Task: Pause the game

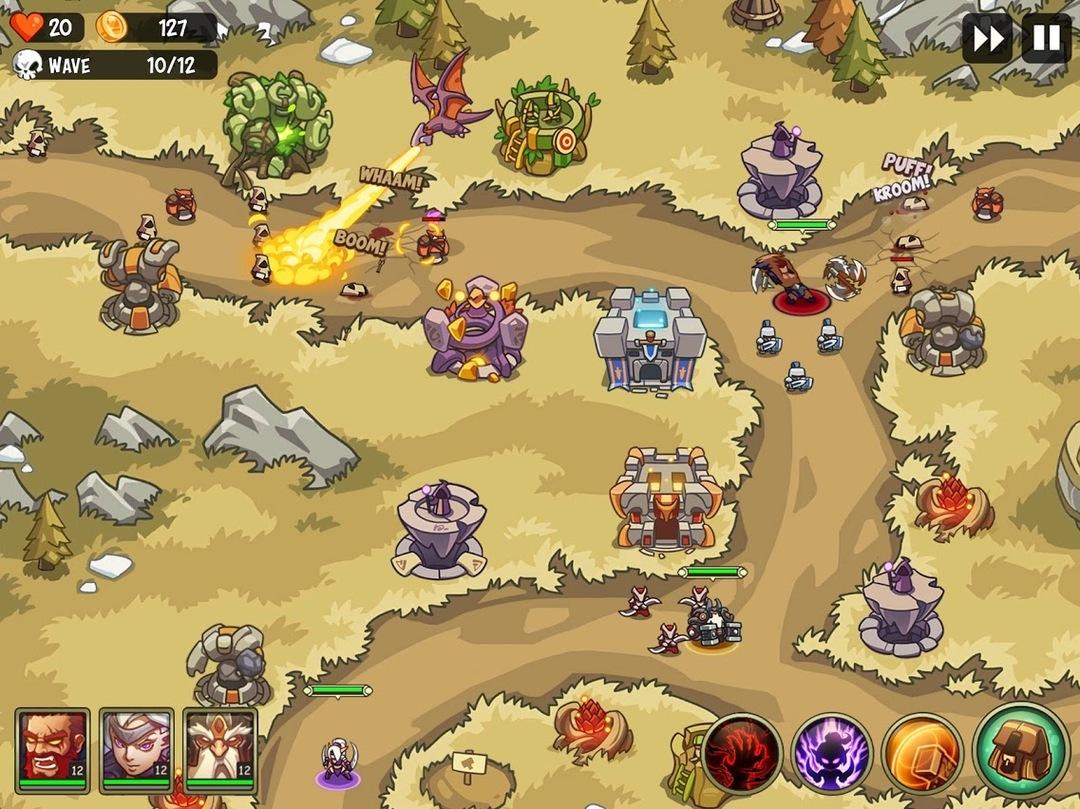Action: (1046, 39)
